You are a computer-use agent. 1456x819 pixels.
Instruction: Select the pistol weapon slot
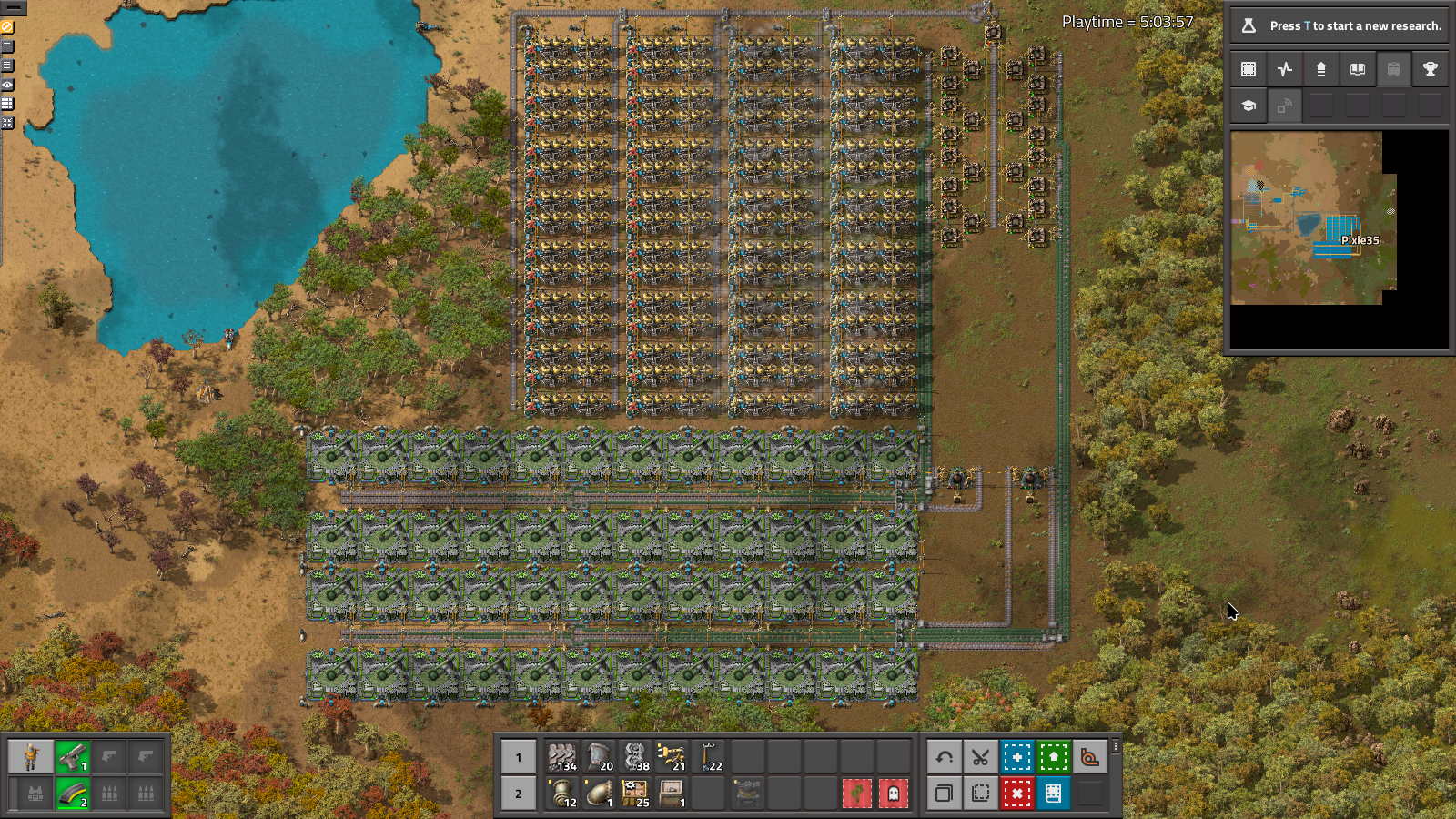pos(73,757)
